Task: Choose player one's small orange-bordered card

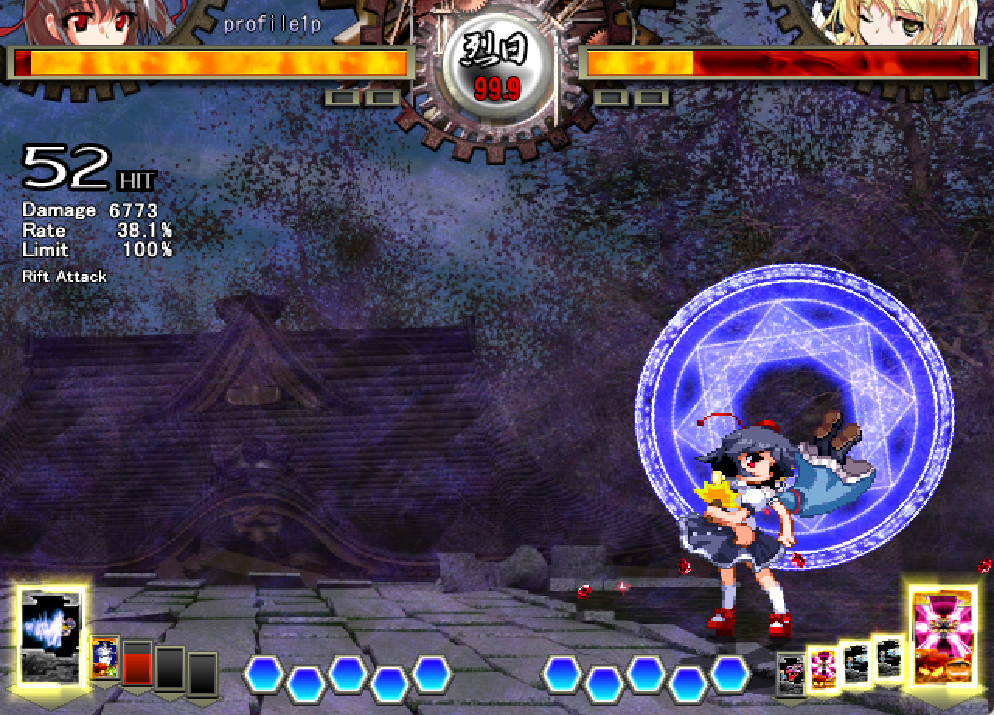Action: [x=105, y=658]
